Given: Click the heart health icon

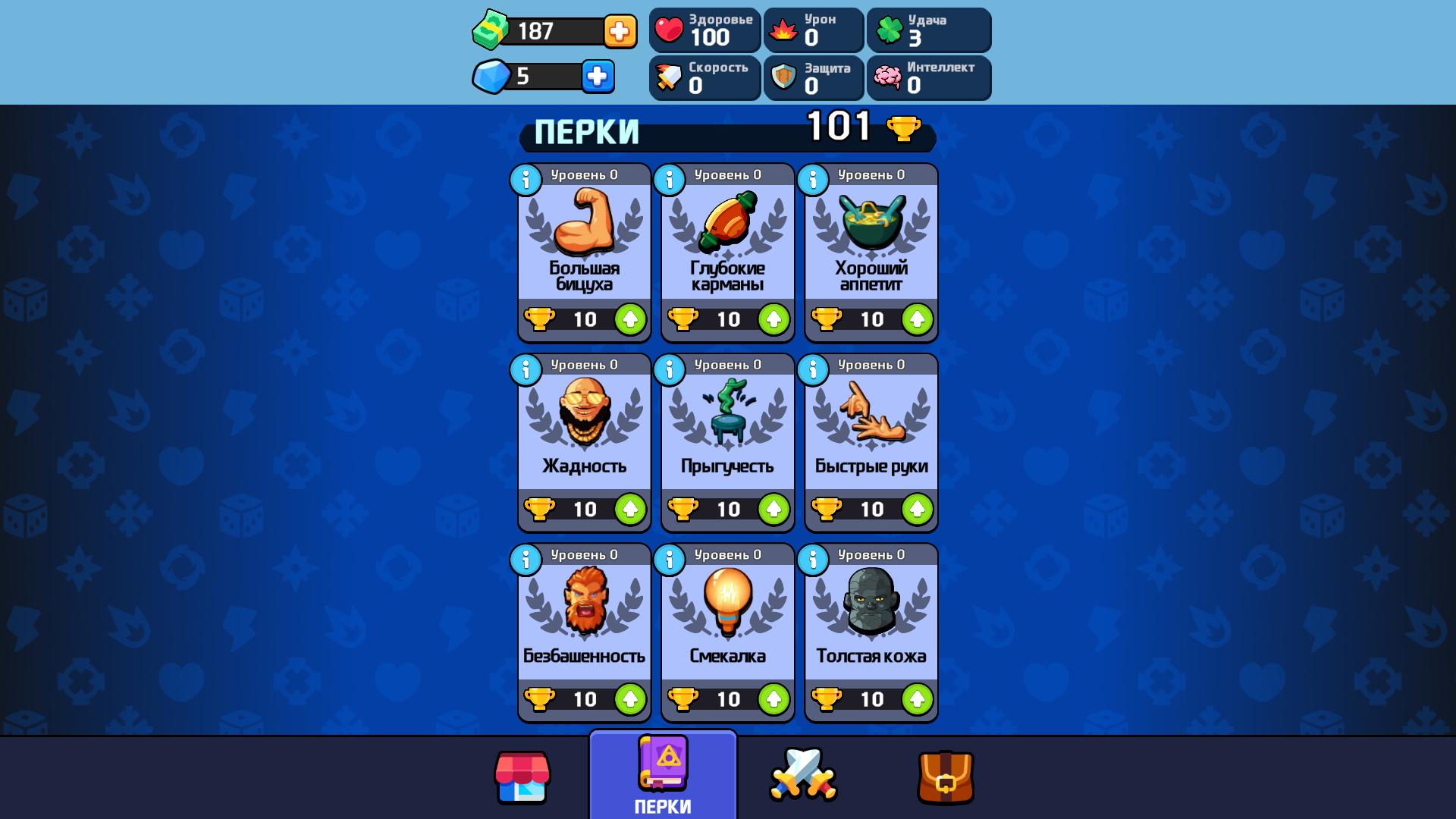Looking at the screenshot, I should pos(670,30).
